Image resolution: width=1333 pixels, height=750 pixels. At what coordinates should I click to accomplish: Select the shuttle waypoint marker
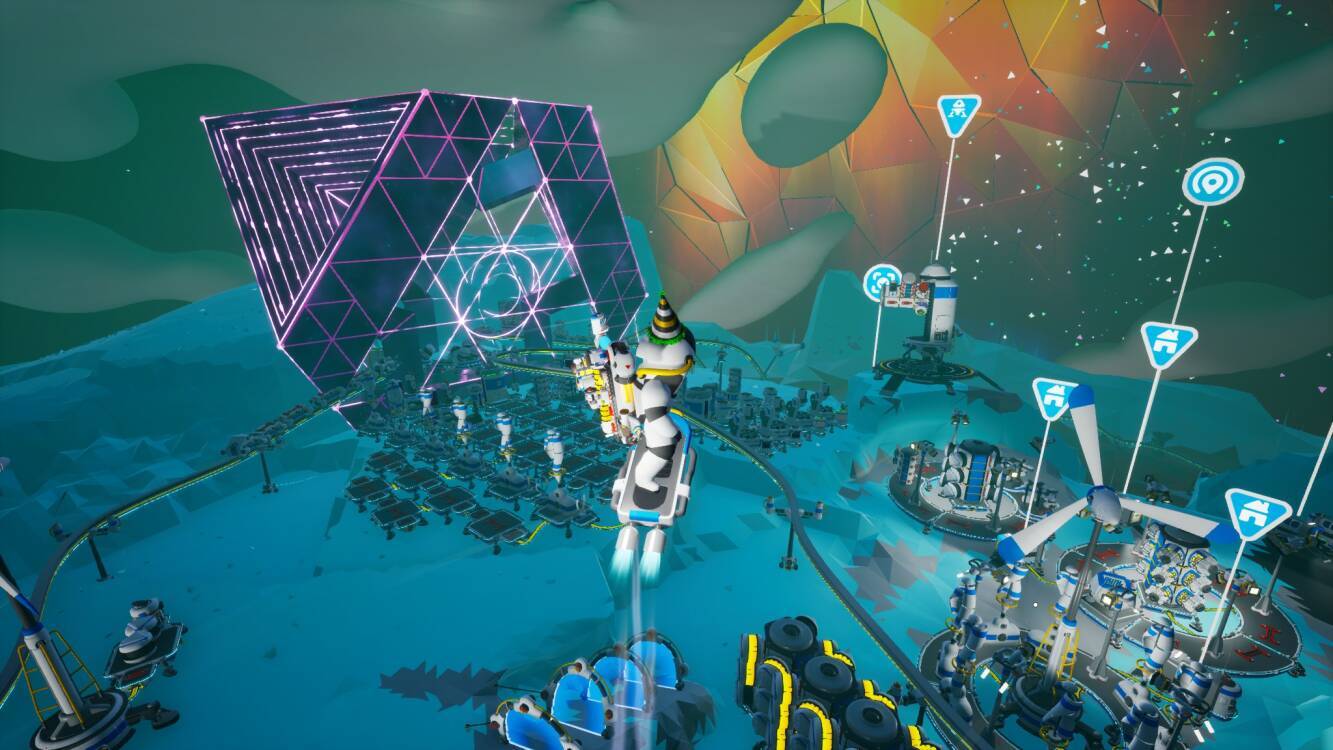click(957, 117)
